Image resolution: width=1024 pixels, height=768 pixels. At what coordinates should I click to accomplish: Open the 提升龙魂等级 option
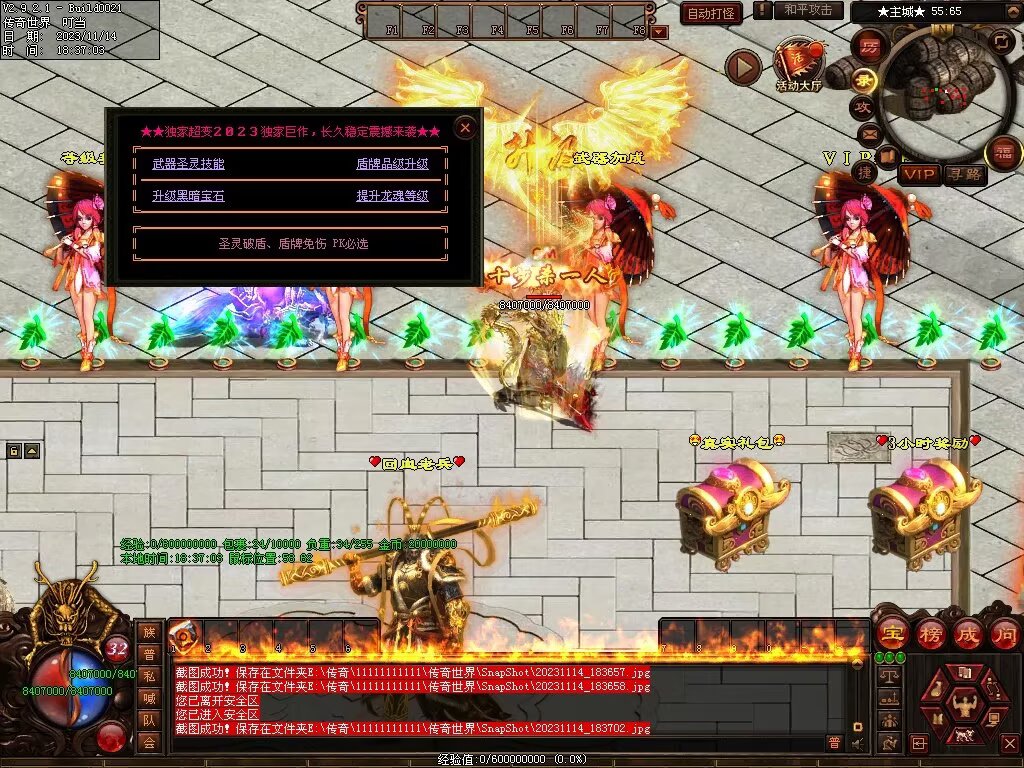coord(392,196)
